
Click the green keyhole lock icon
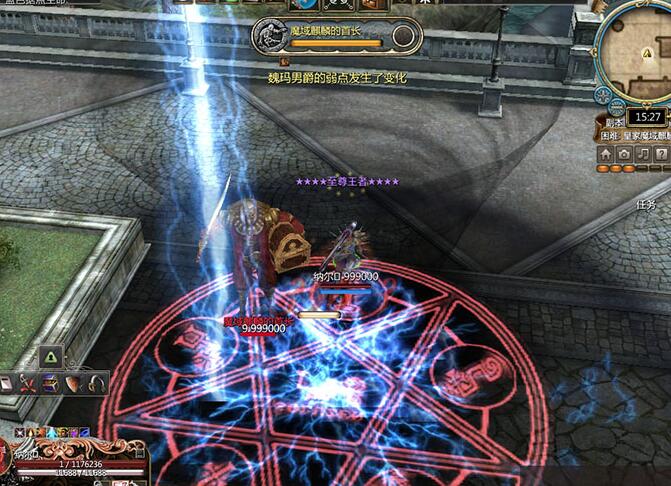click(x=50, y=356)
